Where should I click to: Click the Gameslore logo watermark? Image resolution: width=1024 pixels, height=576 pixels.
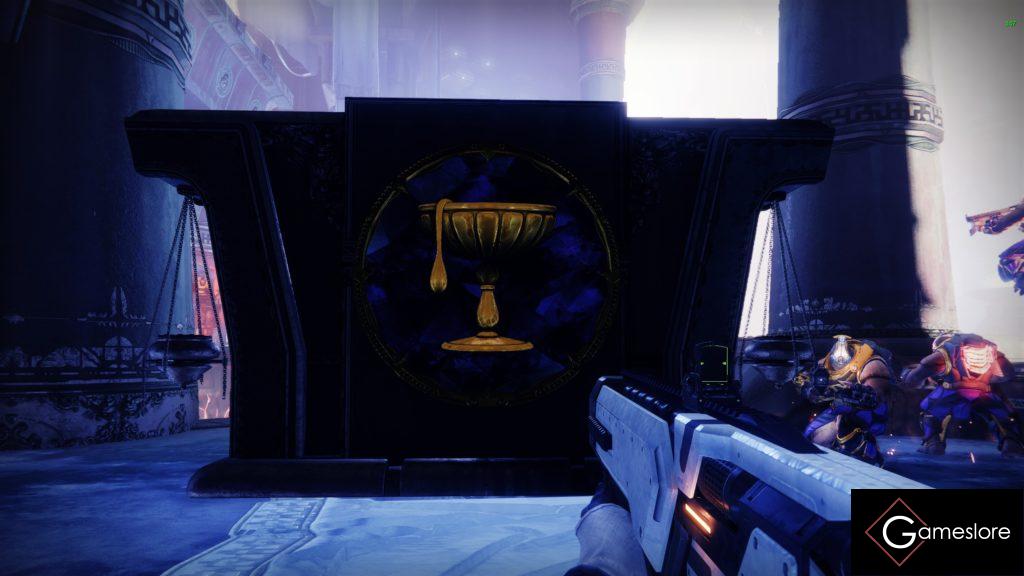click(x=936, y=532)
